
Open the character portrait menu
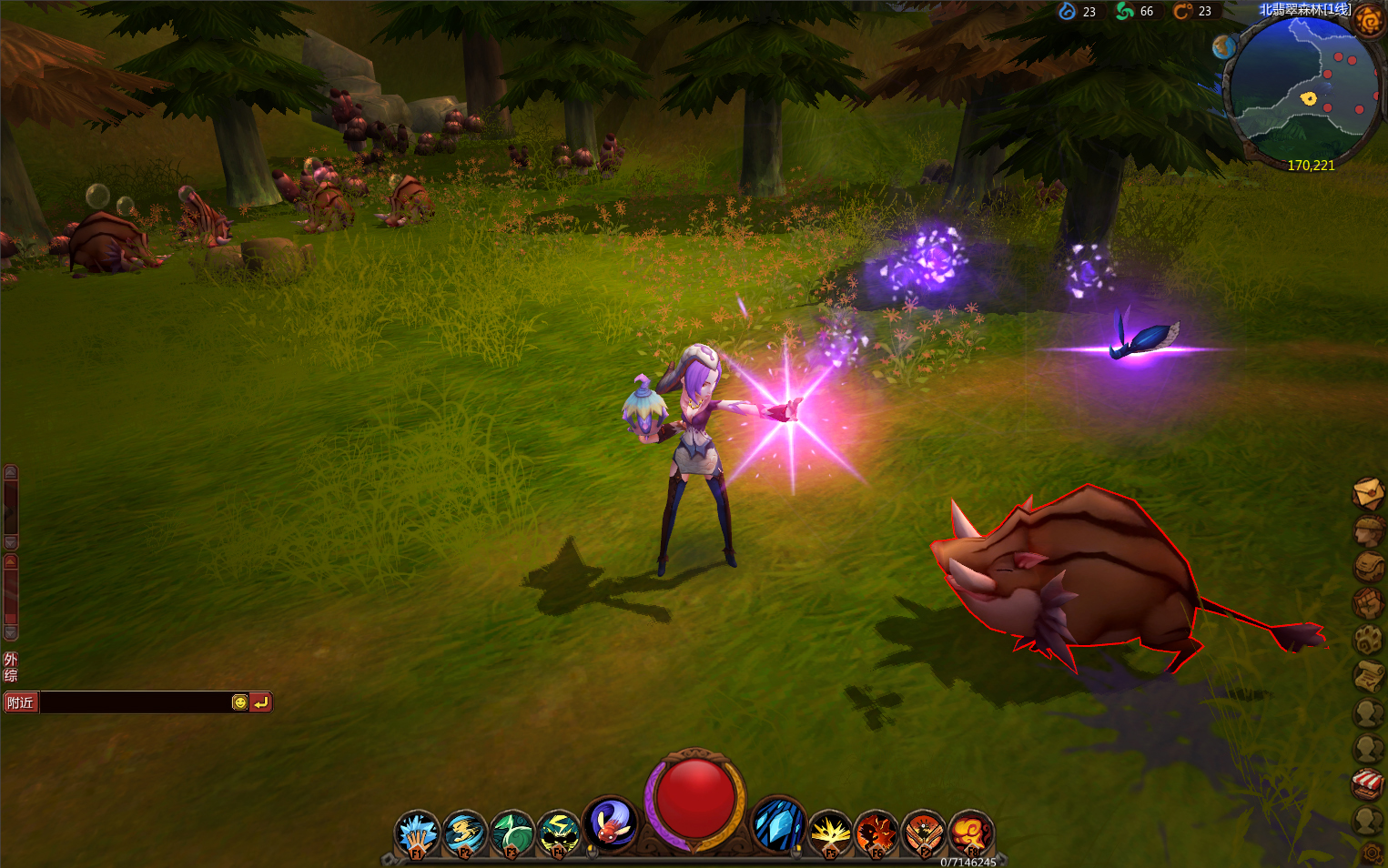click(x=1368, y=530)
